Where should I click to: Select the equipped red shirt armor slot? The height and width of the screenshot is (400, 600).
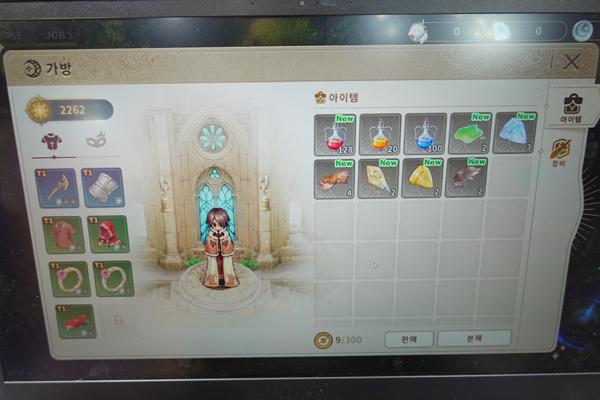62,235
